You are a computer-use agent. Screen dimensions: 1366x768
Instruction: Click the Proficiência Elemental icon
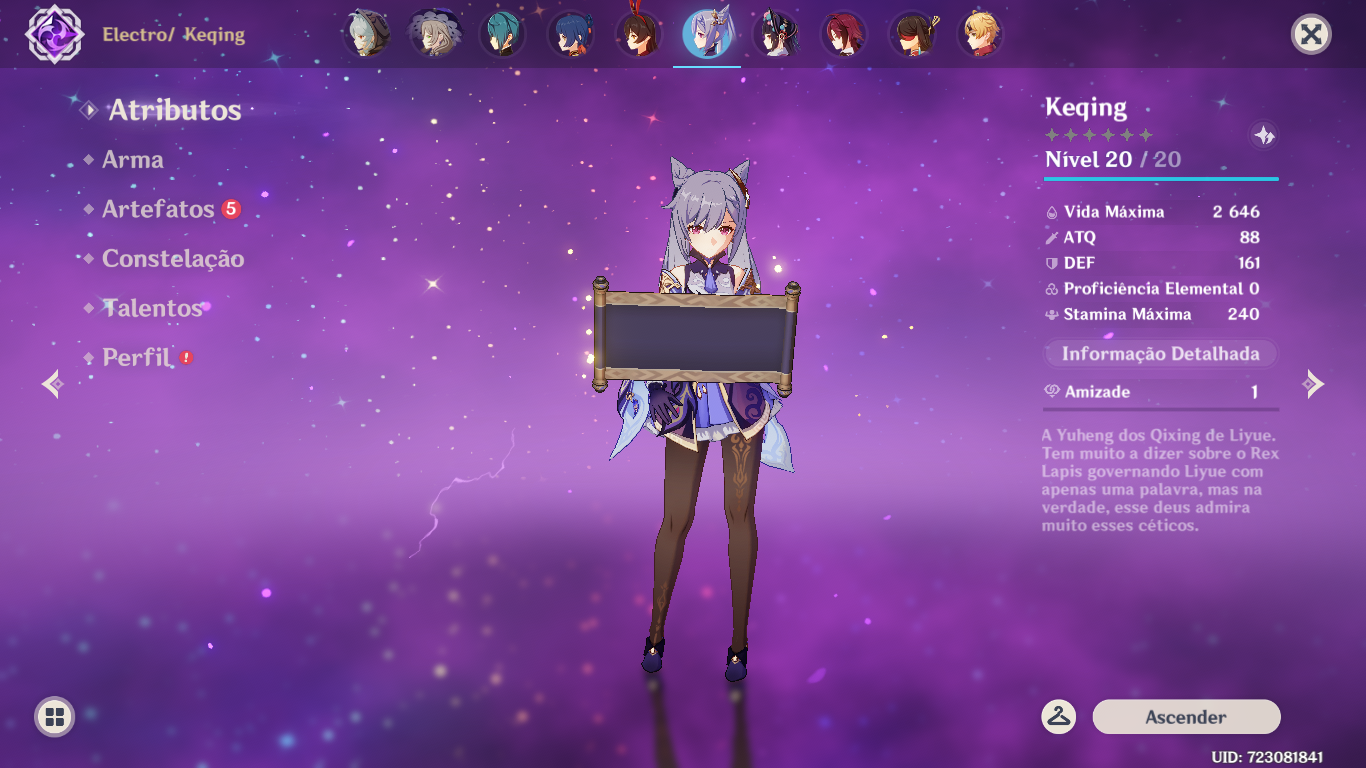click(x=1055, y=288)
